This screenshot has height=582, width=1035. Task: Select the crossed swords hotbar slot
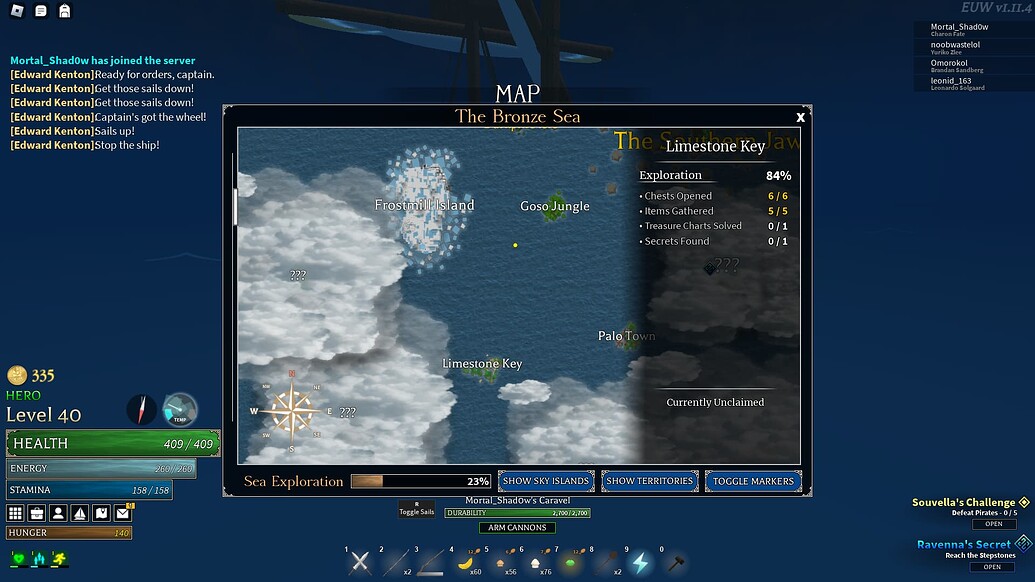(x=361, y=562)
